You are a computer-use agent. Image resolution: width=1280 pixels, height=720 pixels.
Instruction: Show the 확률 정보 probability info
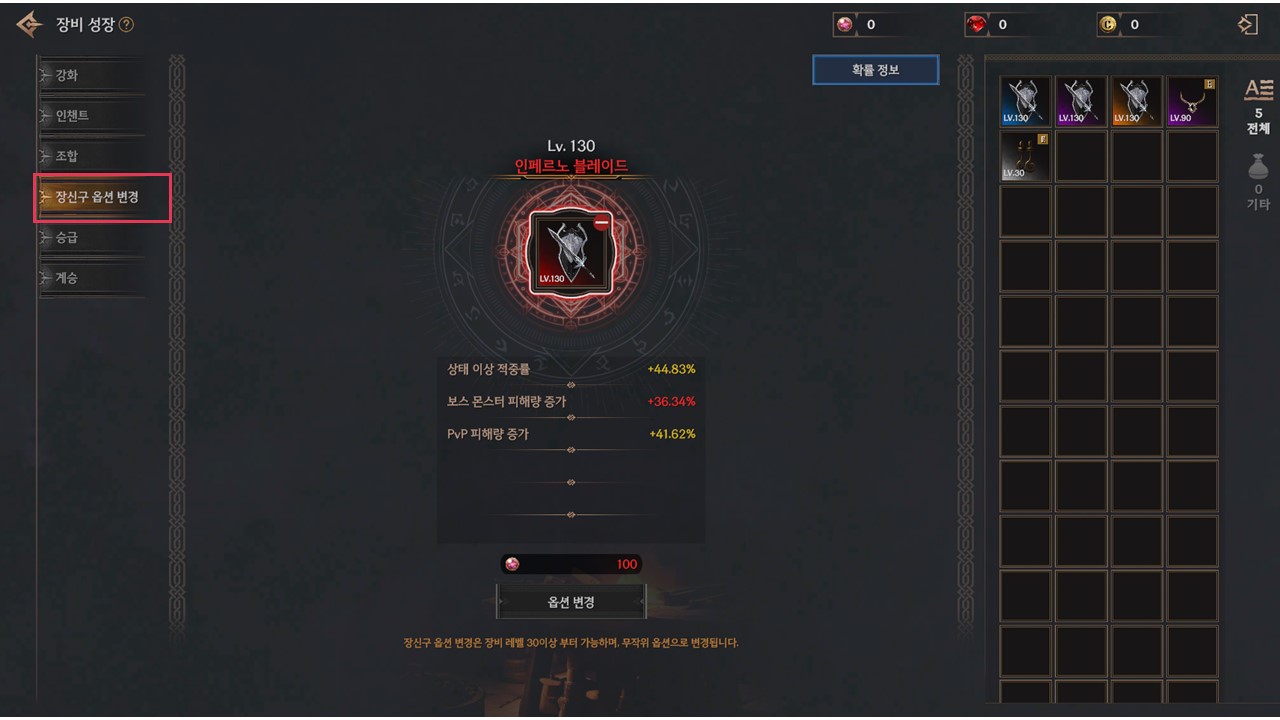tap(875, 70)
